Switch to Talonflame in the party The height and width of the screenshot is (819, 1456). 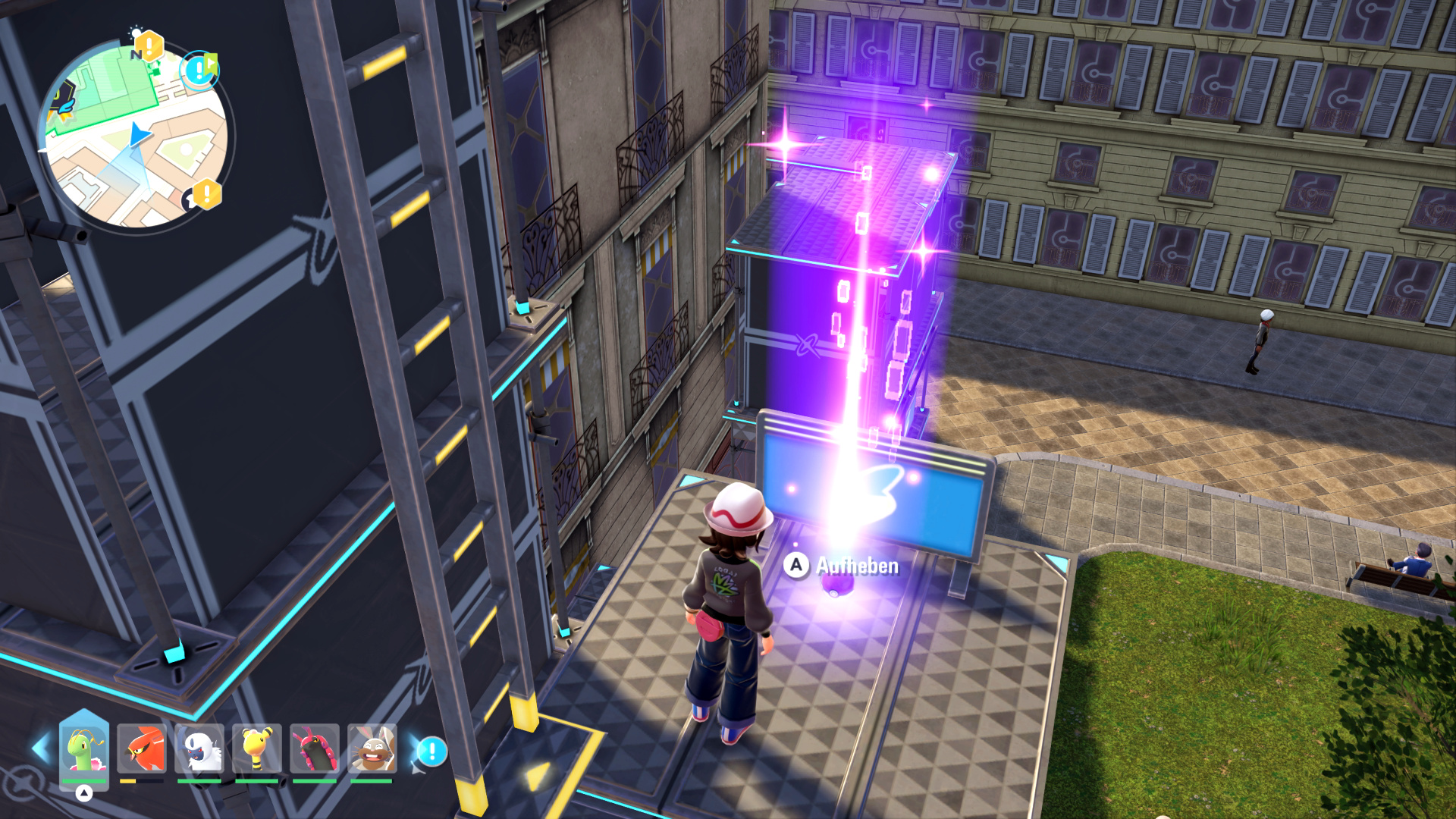pos(142,749)
